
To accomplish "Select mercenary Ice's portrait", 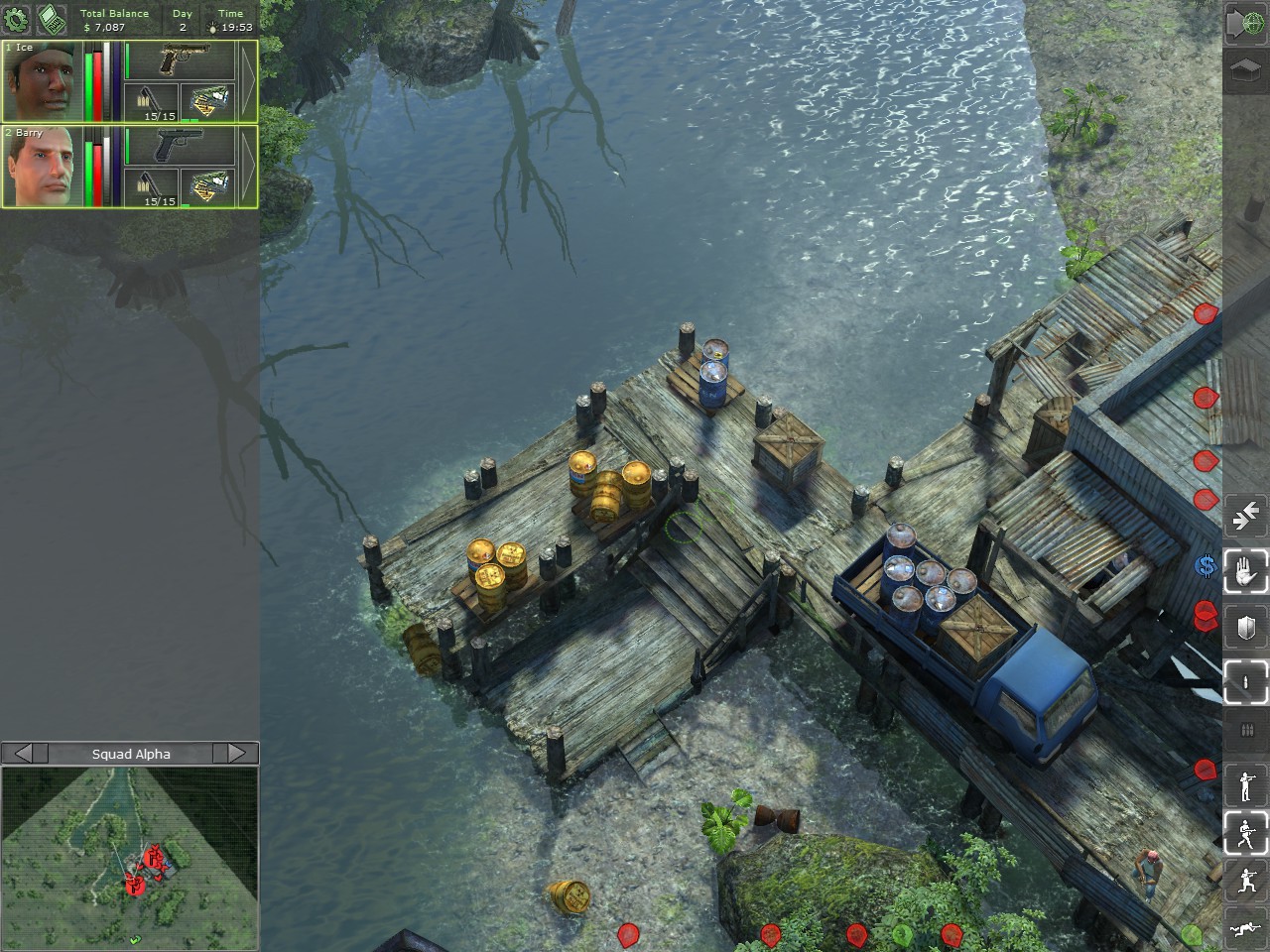I will point(41,82).
